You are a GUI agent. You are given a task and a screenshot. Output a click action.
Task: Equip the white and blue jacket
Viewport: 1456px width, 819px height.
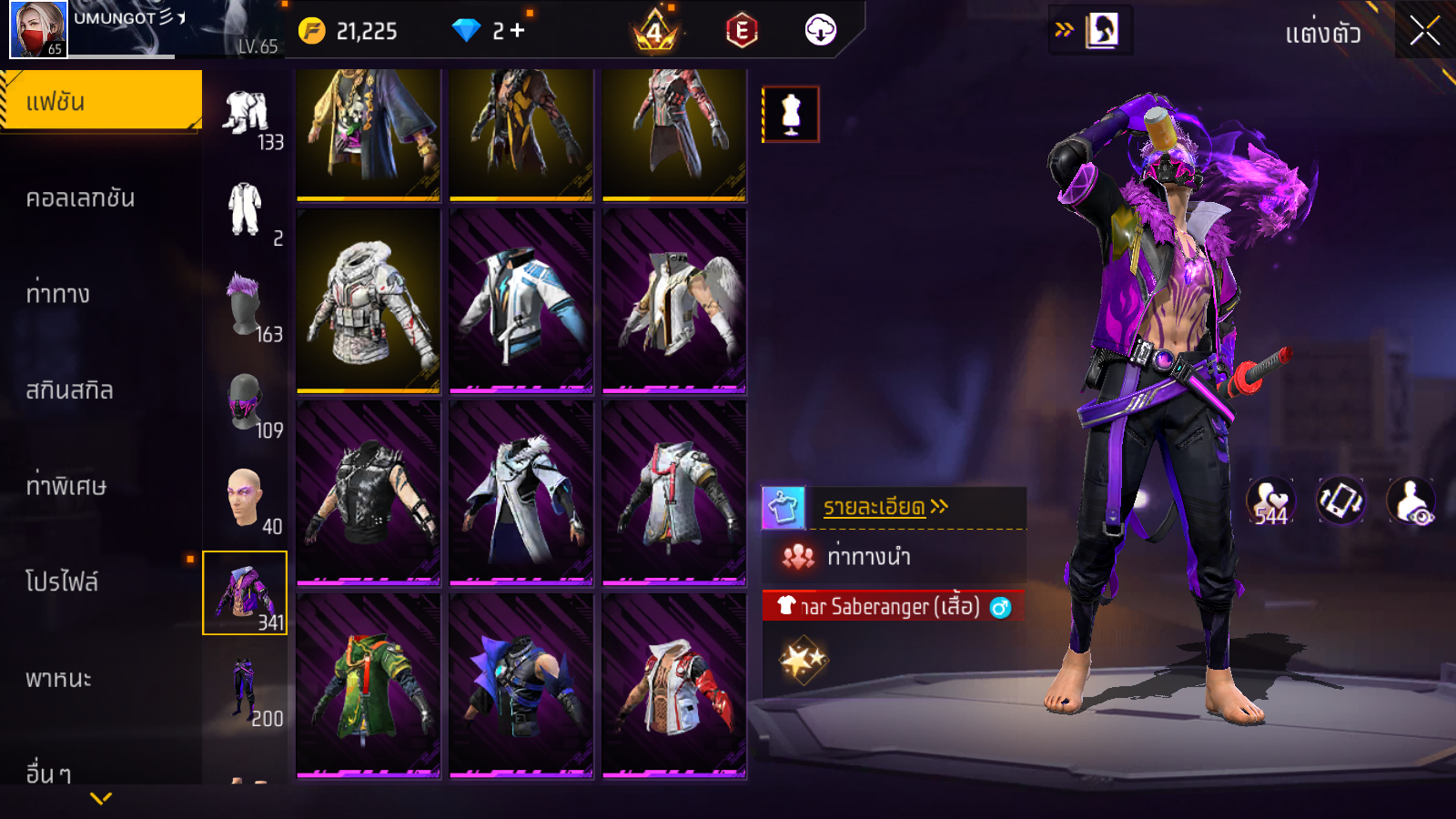tap(521, 301)
